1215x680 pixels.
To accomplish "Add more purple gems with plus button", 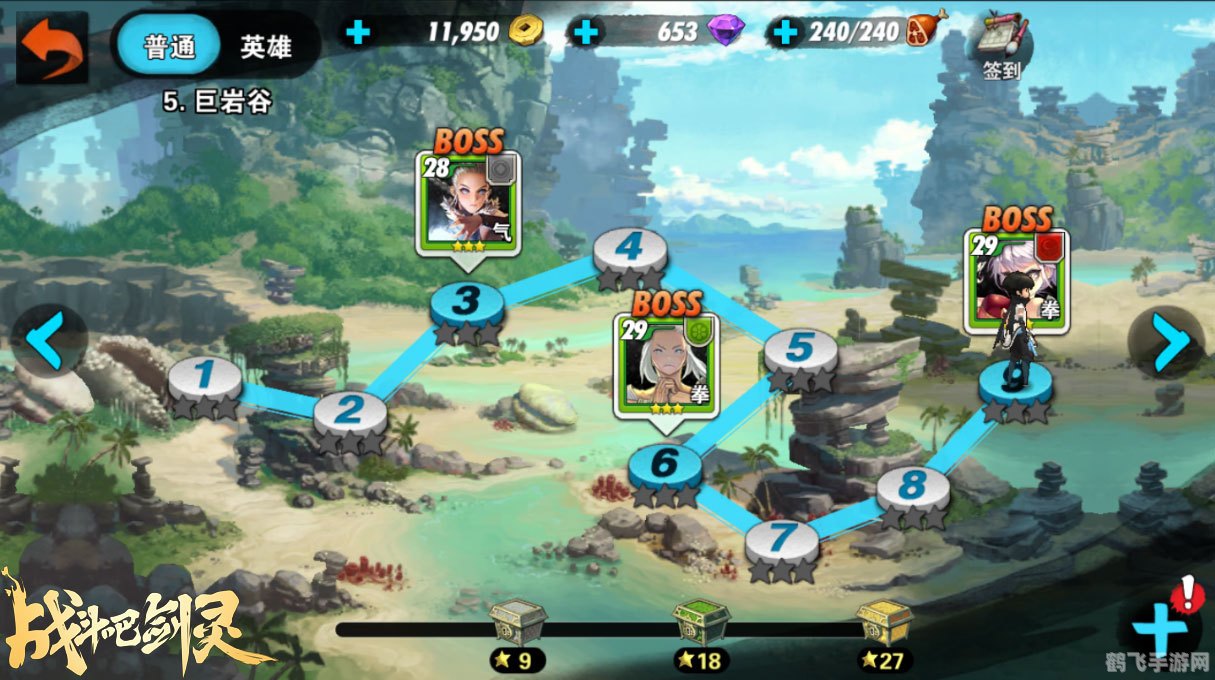I will (586, 32).
